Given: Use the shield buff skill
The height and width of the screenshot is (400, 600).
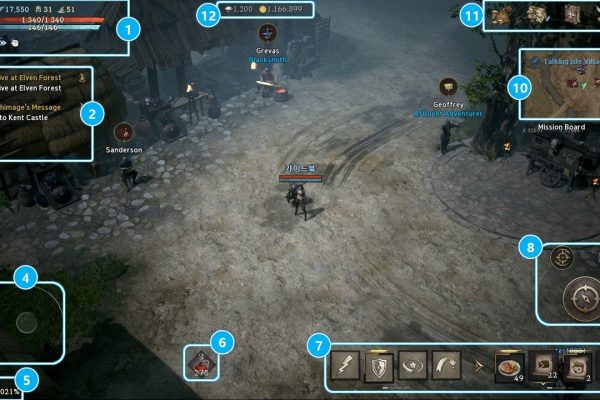Looking at the screenshot, I should click(x=377, y=367).
